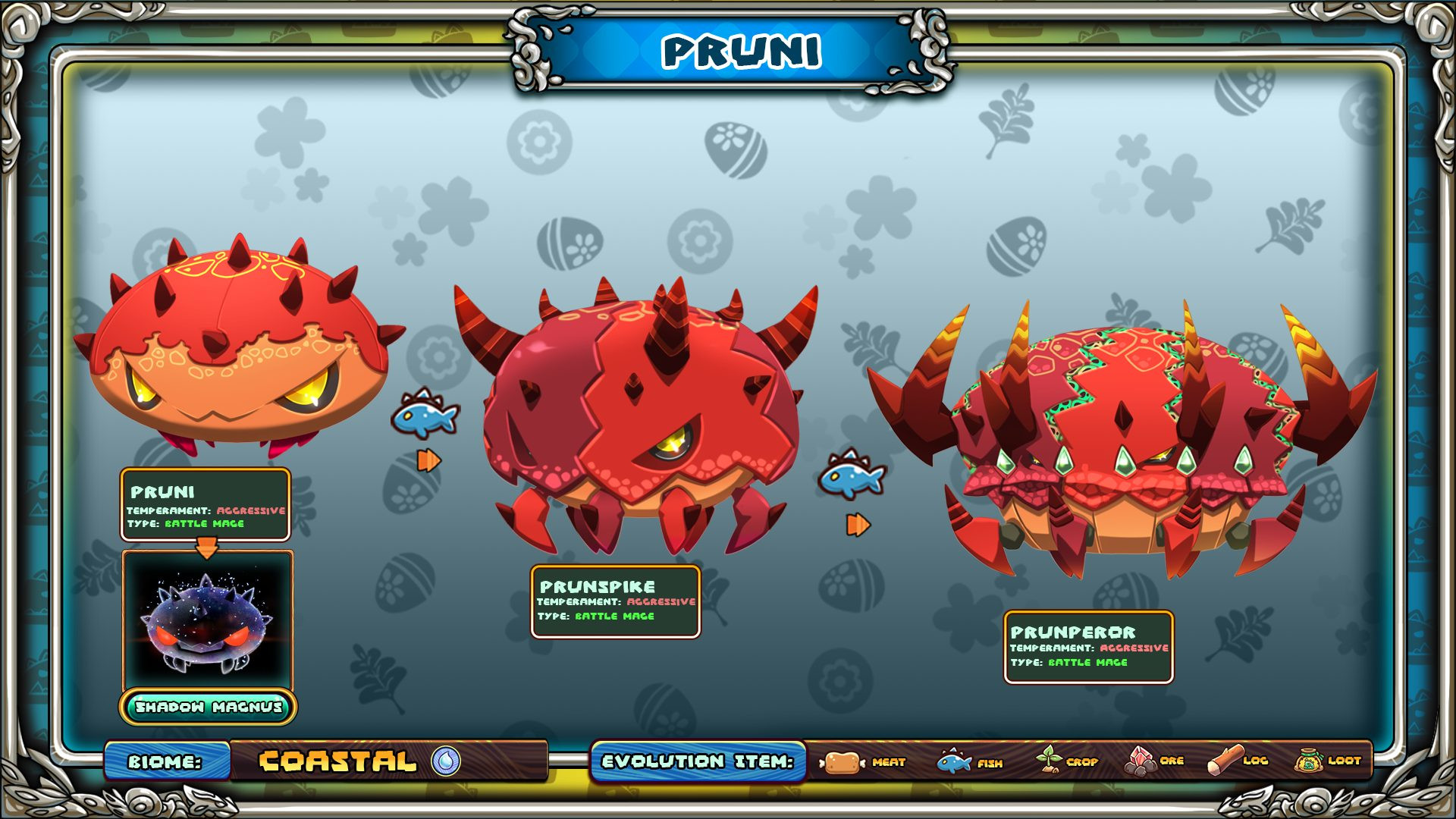Click the fish icon between Prunspike and Prunperor
Image resolution: width=1456 pixels, height=819 pixels.
coord(852,475)
